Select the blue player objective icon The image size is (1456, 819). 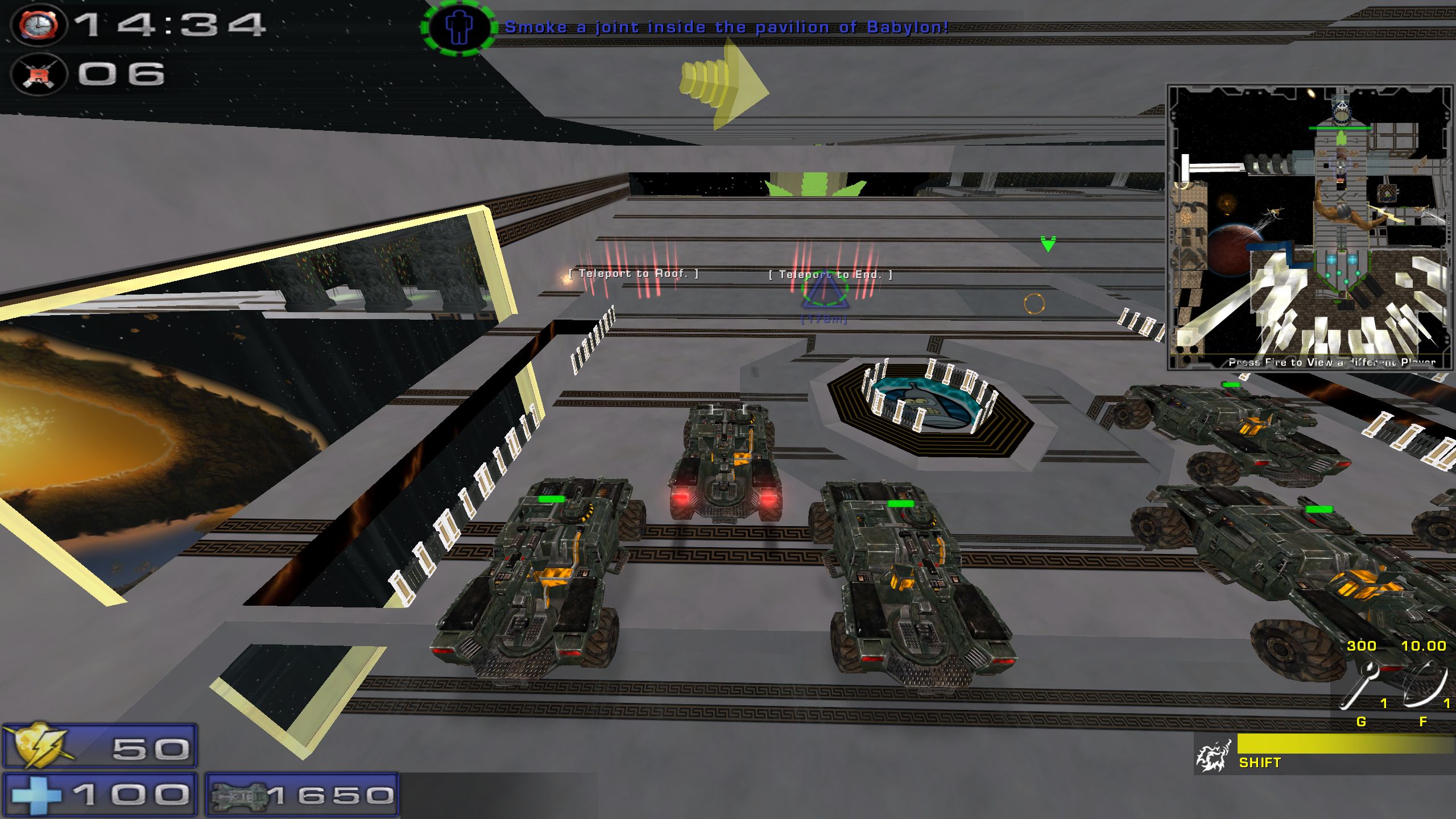click(458, 27)
